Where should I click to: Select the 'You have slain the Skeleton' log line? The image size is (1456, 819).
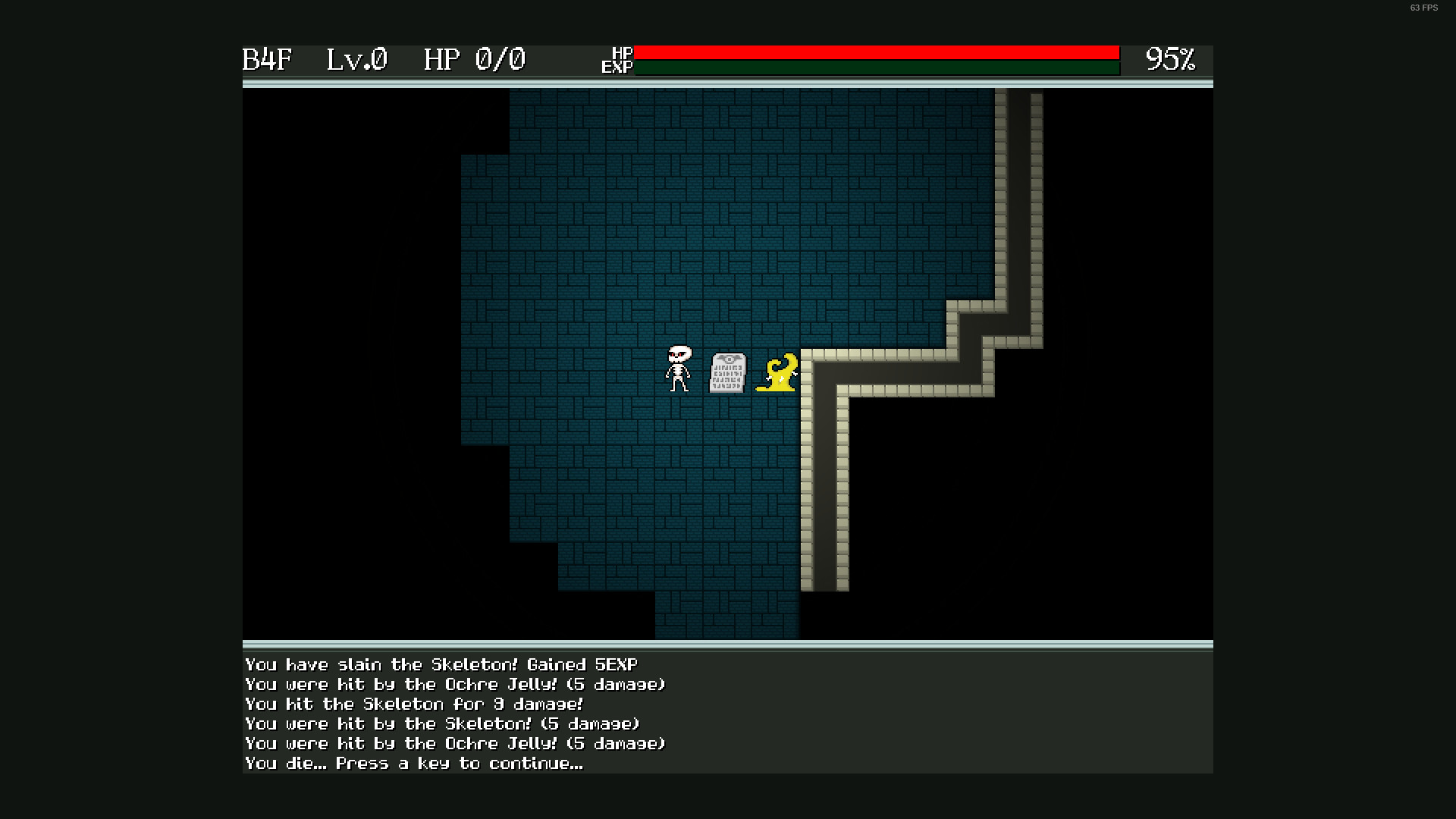[440, 664]
